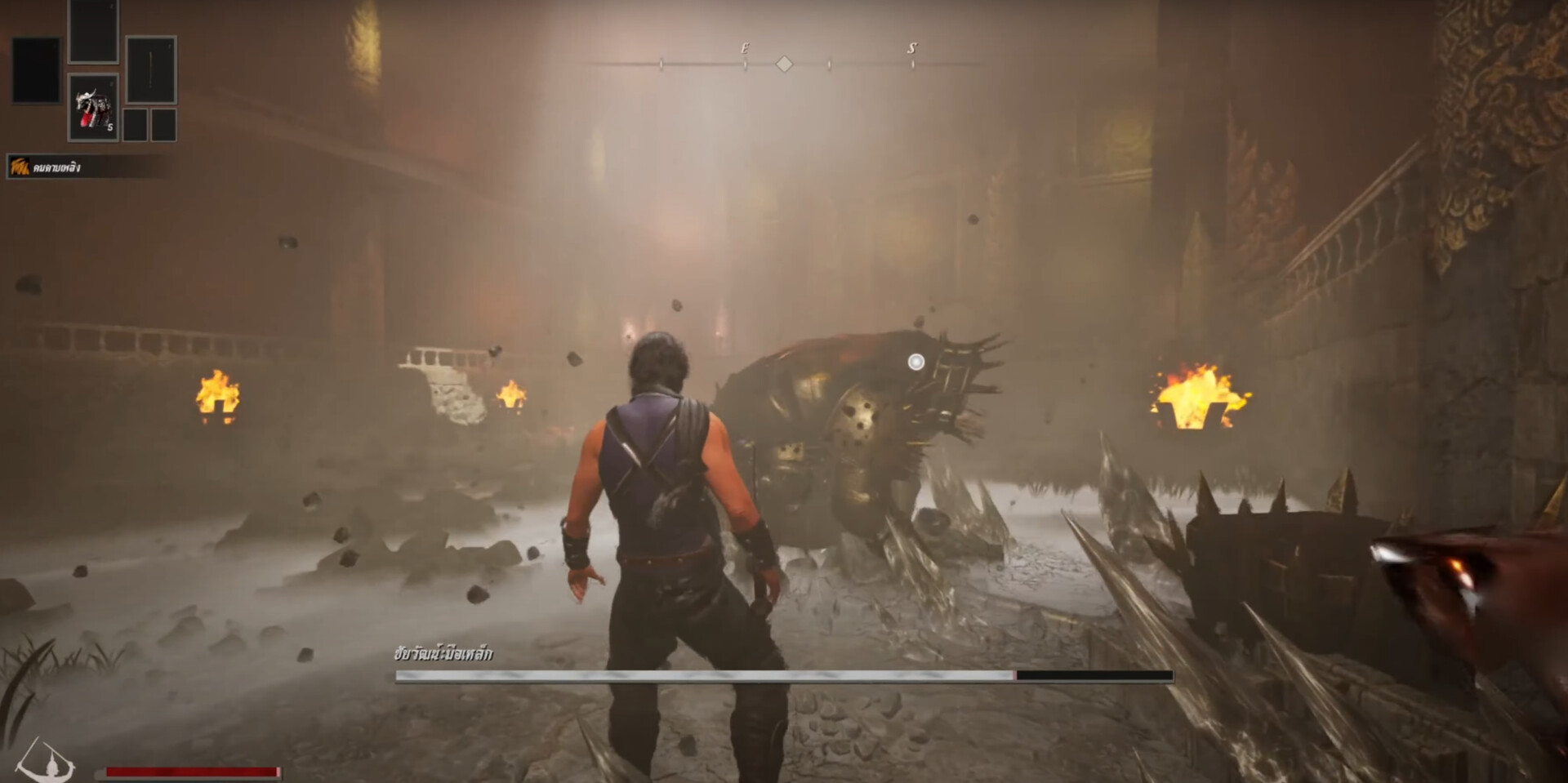Select the sword item slot in the top-left grid
The height and width of the screenshot is (783, 1568).
(151, 70)
